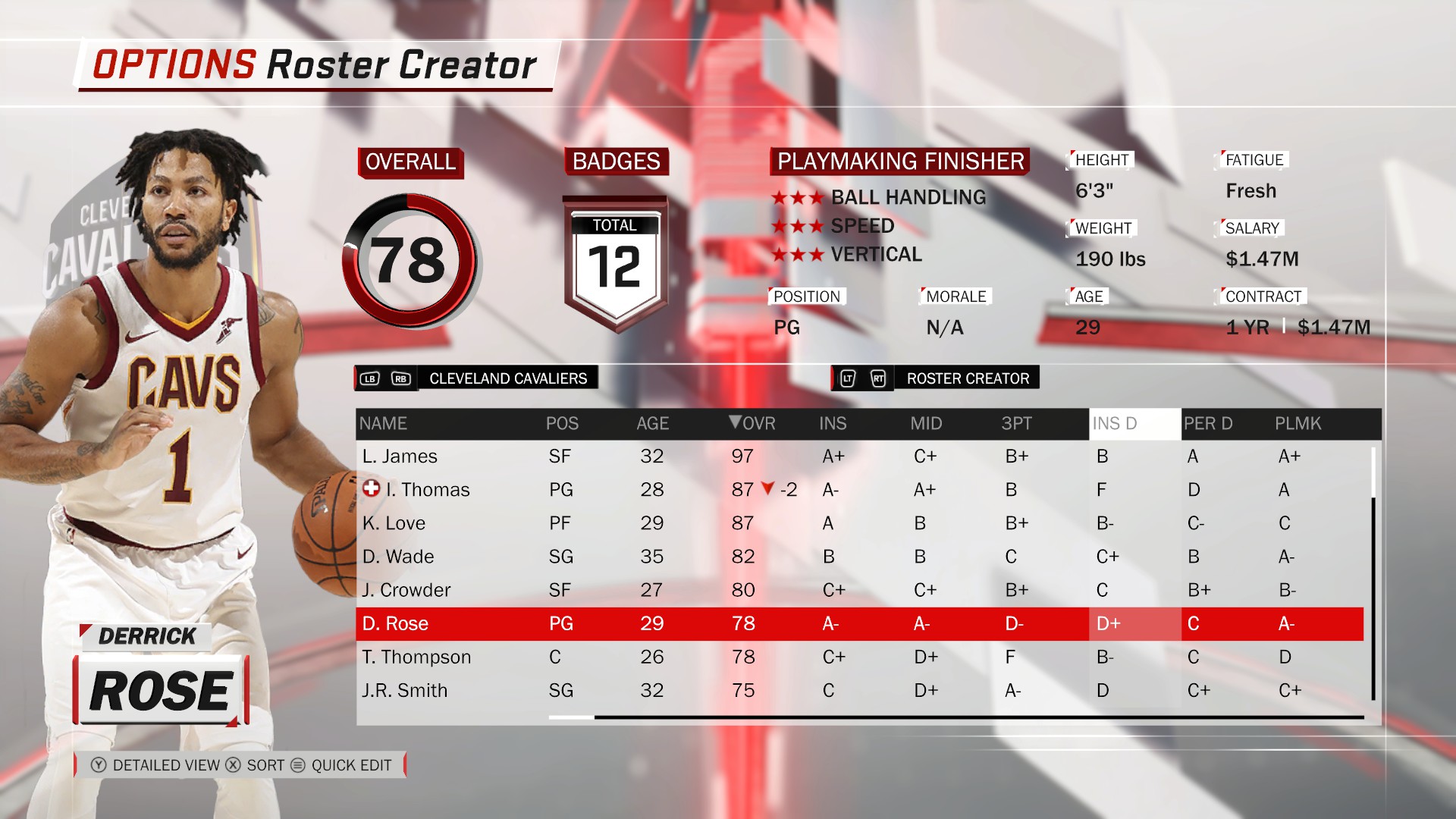Sort by the PLMK column header
1456x819 pixels.
[1298, 423]
